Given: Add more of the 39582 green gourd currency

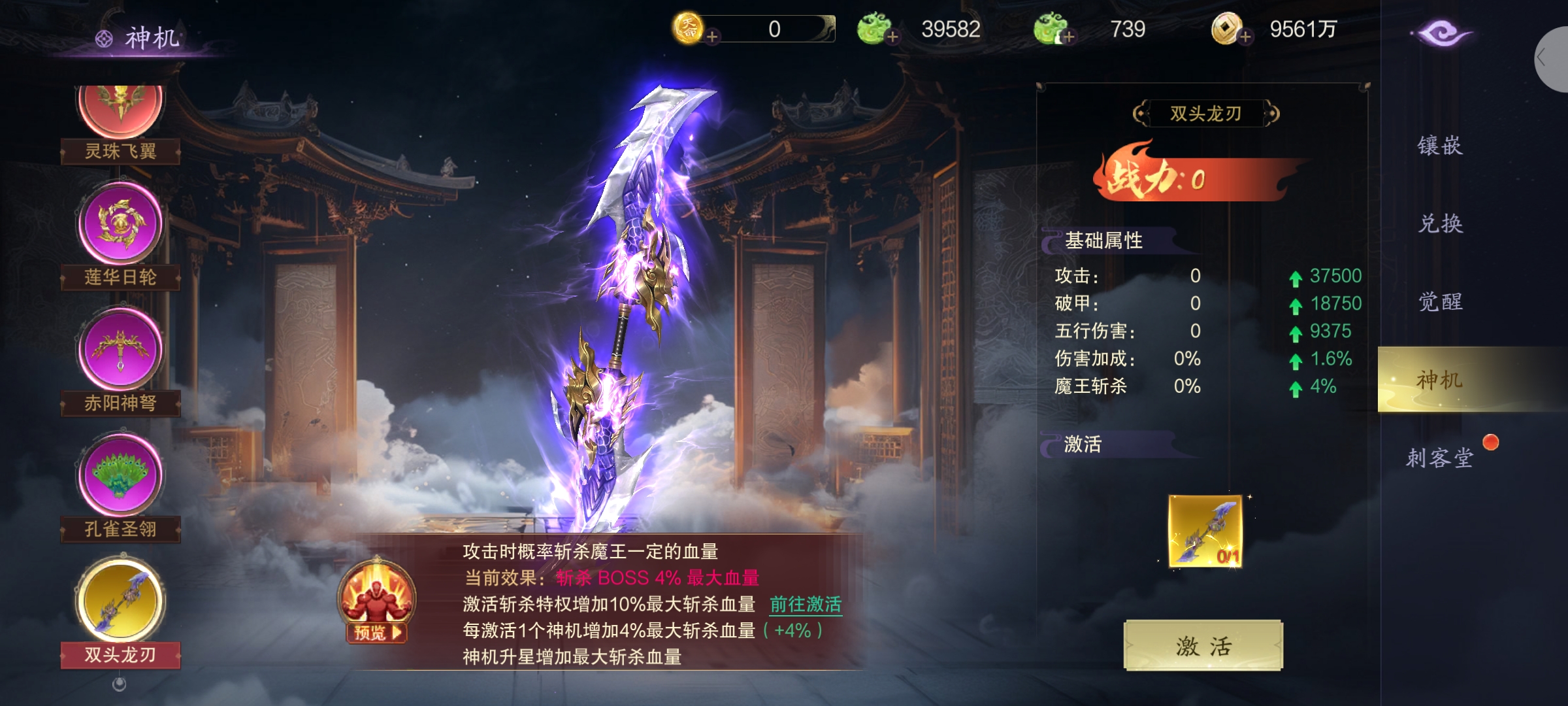Looking at the screenshot, I should coord(892,37).
